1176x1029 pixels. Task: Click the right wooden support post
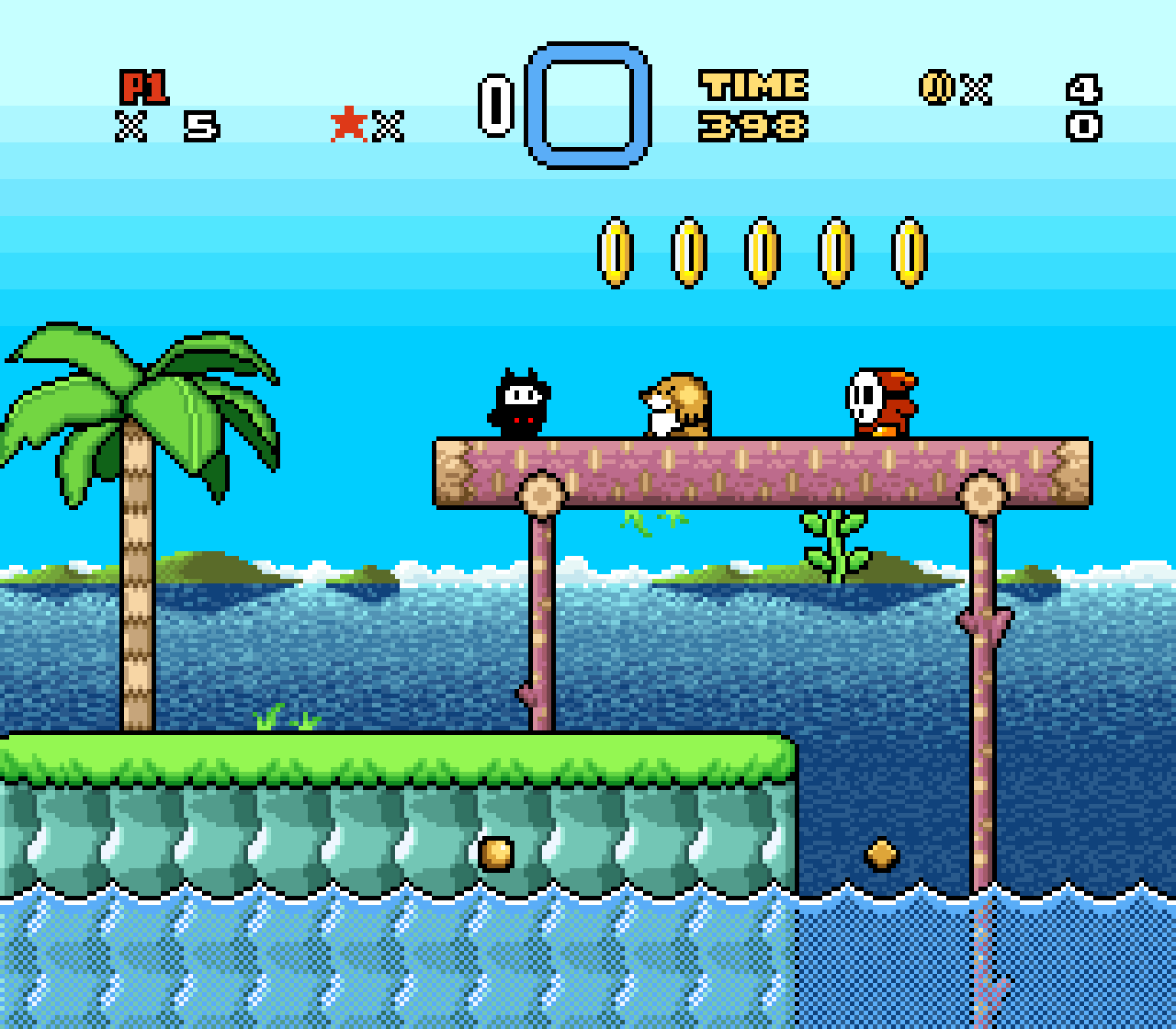[984, 689]
